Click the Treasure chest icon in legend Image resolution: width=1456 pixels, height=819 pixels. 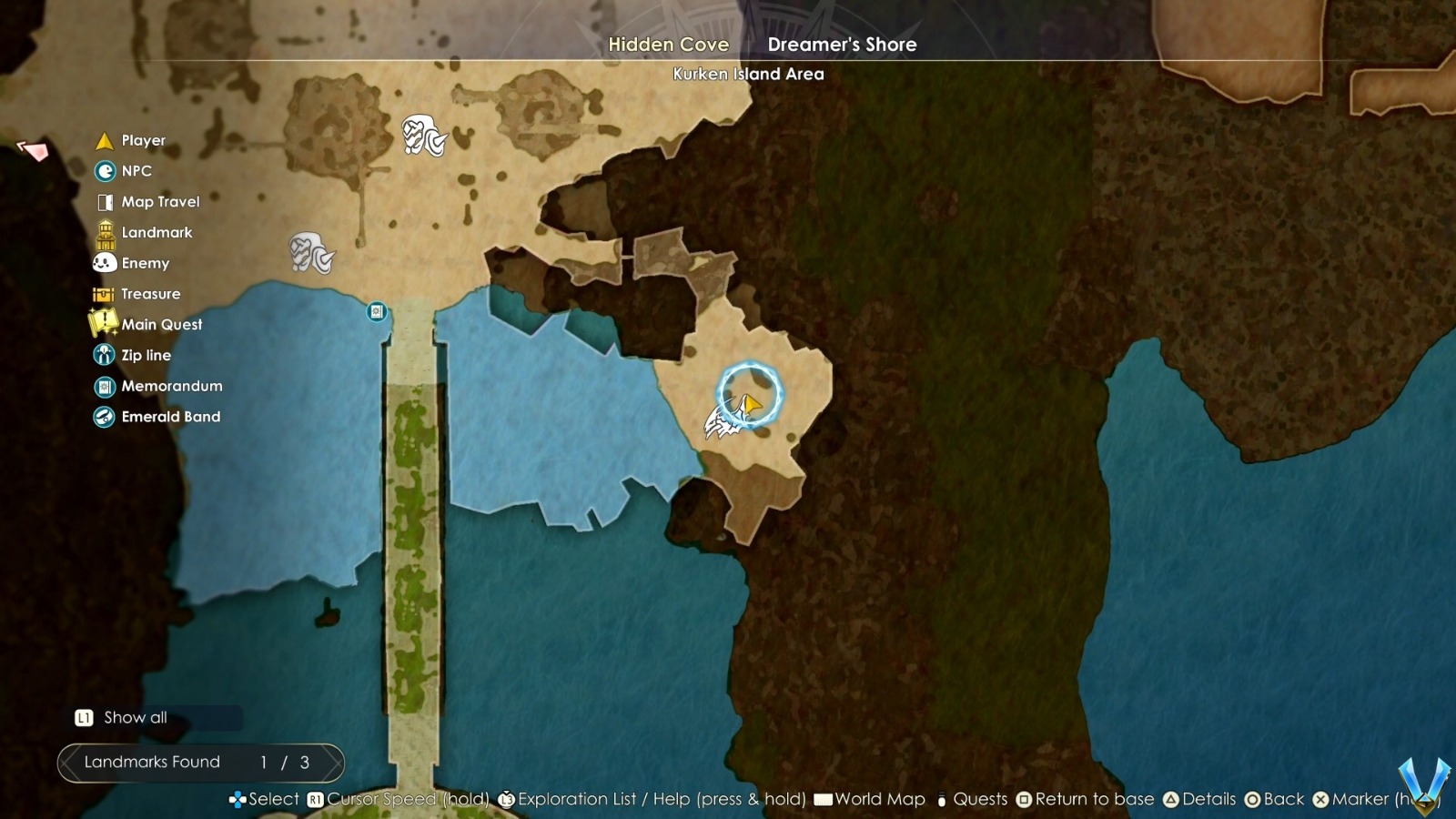(104, 293)
